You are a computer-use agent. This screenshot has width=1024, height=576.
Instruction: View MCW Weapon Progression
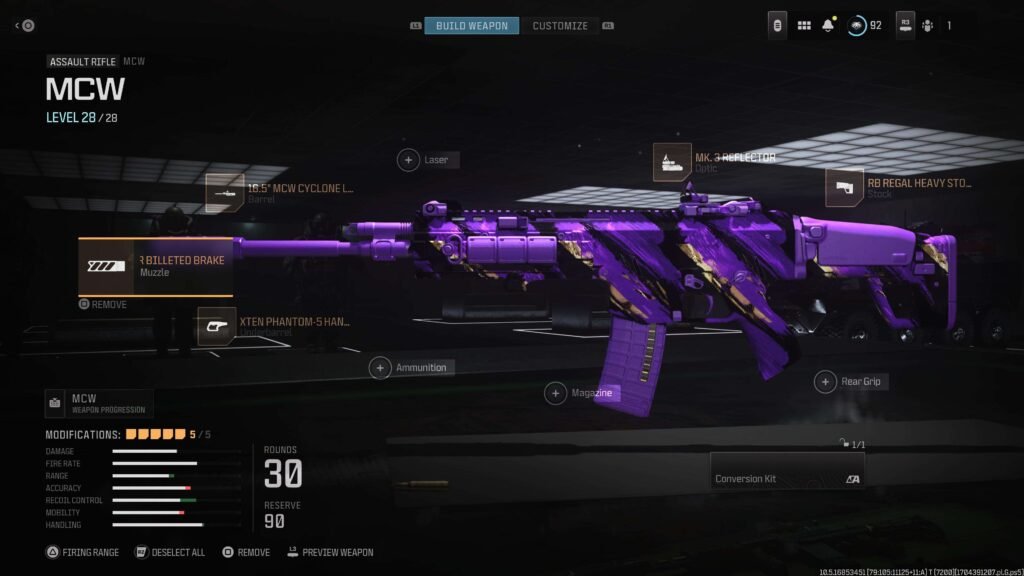click(99, 403)
